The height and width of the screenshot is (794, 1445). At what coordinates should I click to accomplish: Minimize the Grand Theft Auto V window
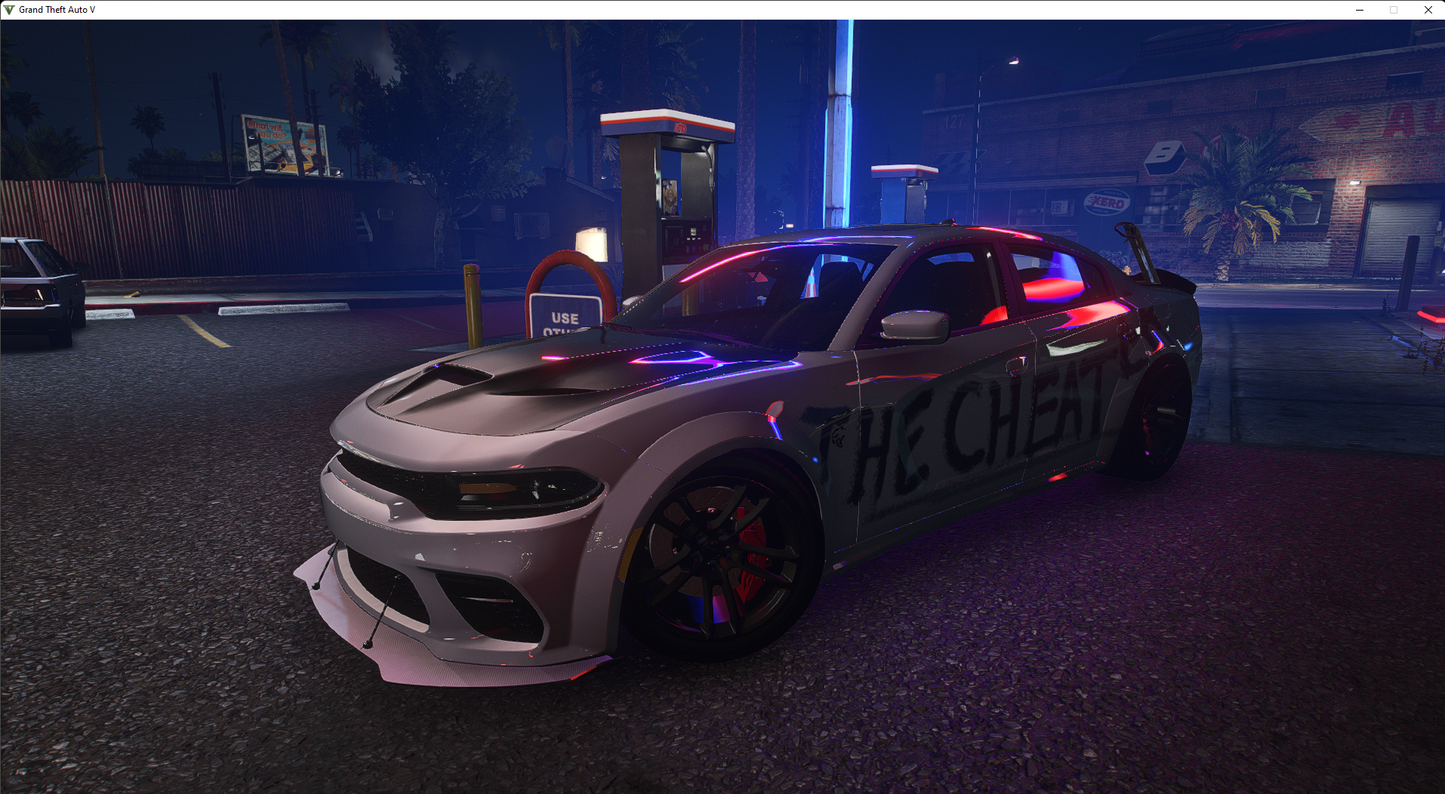1360,10
